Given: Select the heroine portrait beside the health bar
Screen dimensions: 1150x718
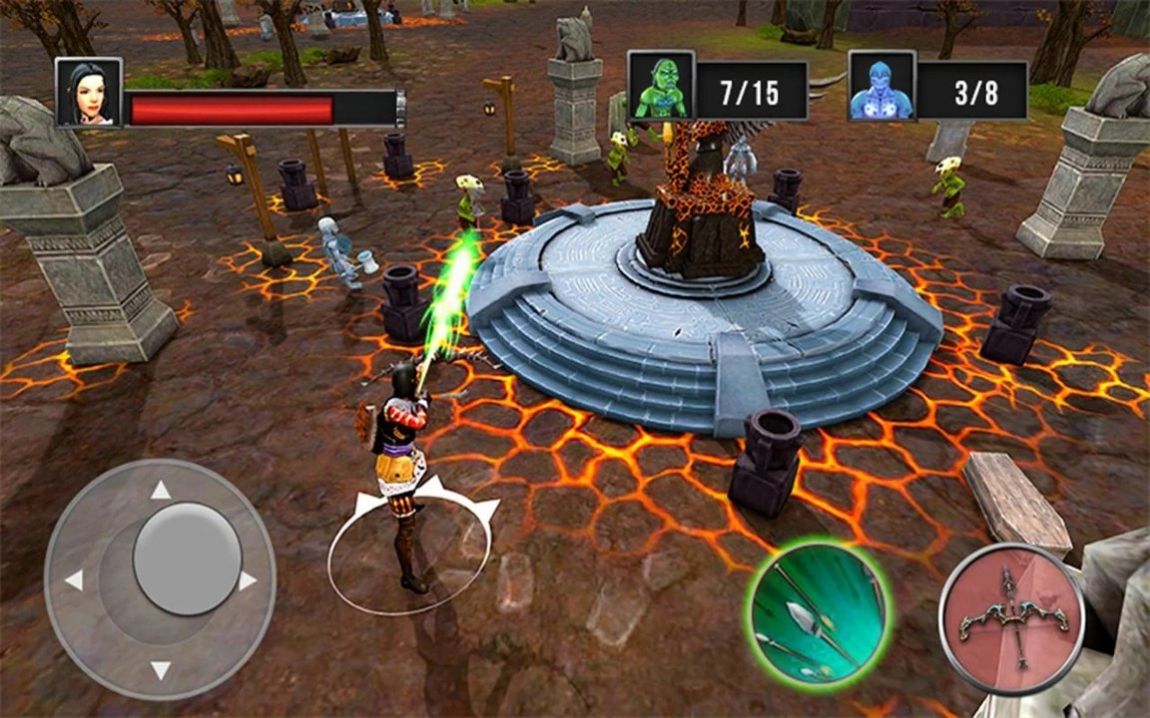Looking at the screenshot, I should point(89,93).
